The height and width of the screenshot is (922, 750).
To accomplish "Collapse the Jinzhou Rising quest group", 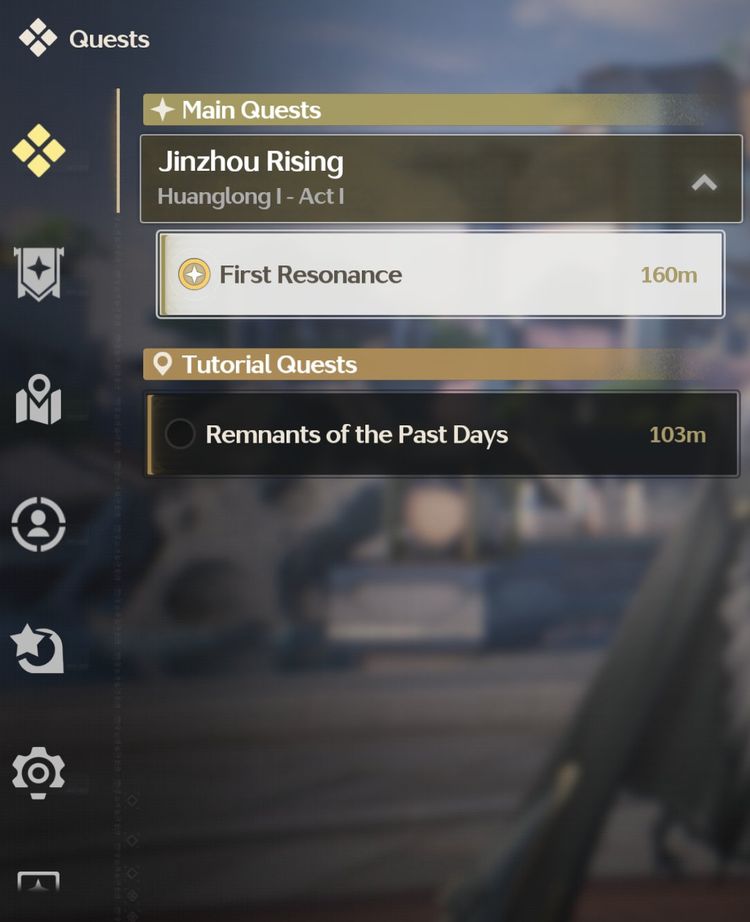I will (x=704, y=182).
